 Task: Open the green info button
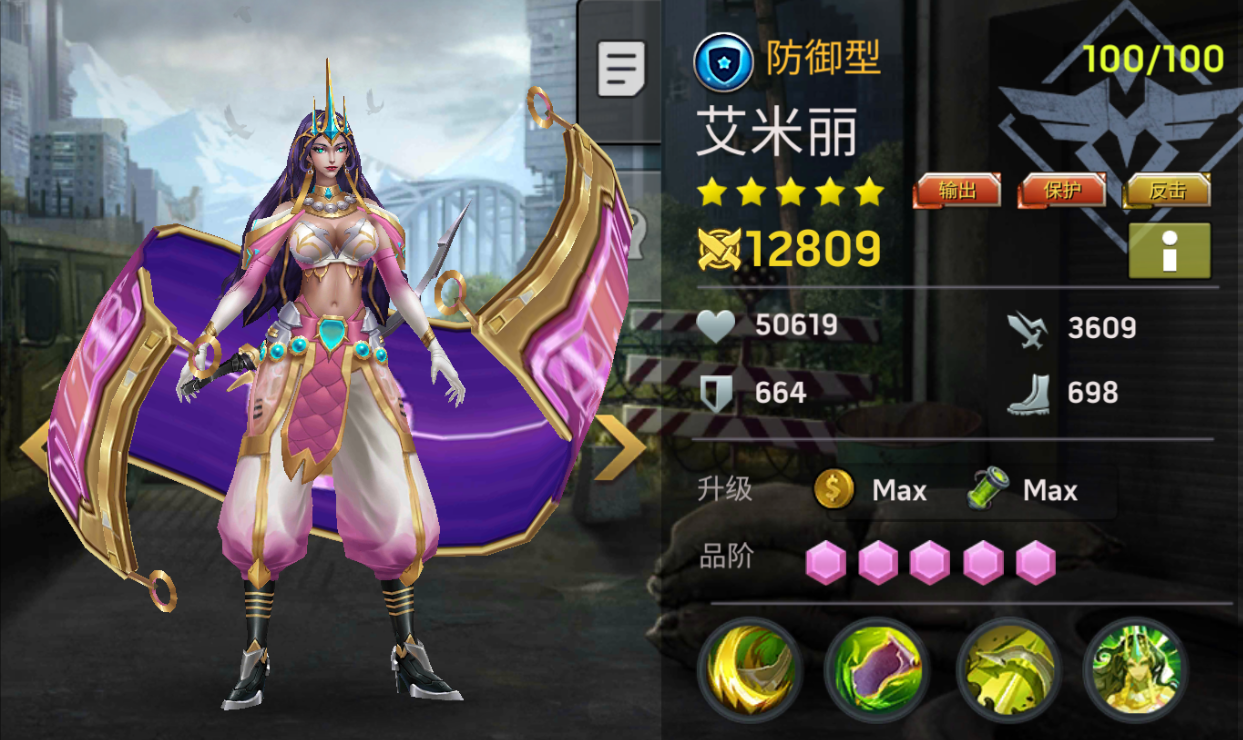[1169, 251]
